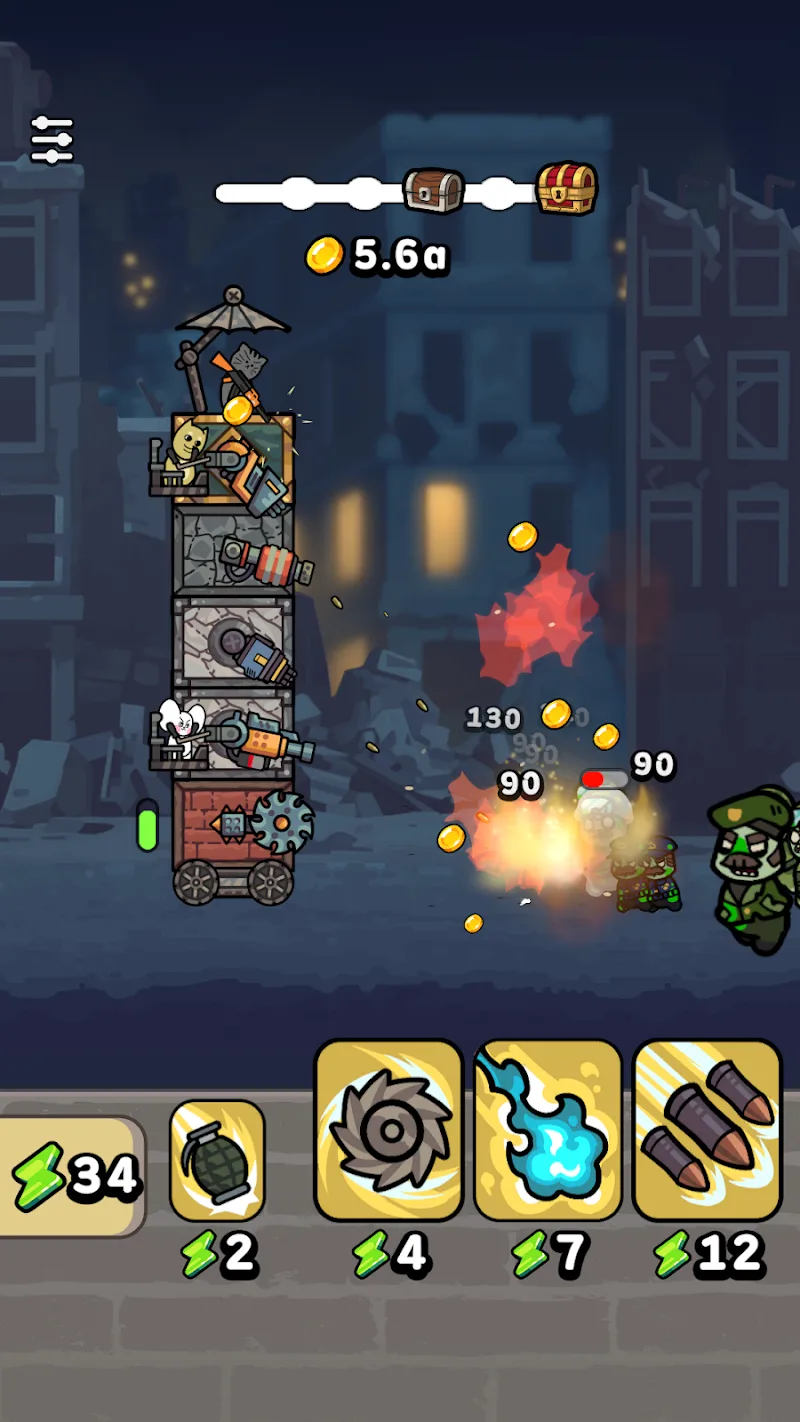
Task: Tap the red golden treasure chest reward
Action: pos(567,187)
